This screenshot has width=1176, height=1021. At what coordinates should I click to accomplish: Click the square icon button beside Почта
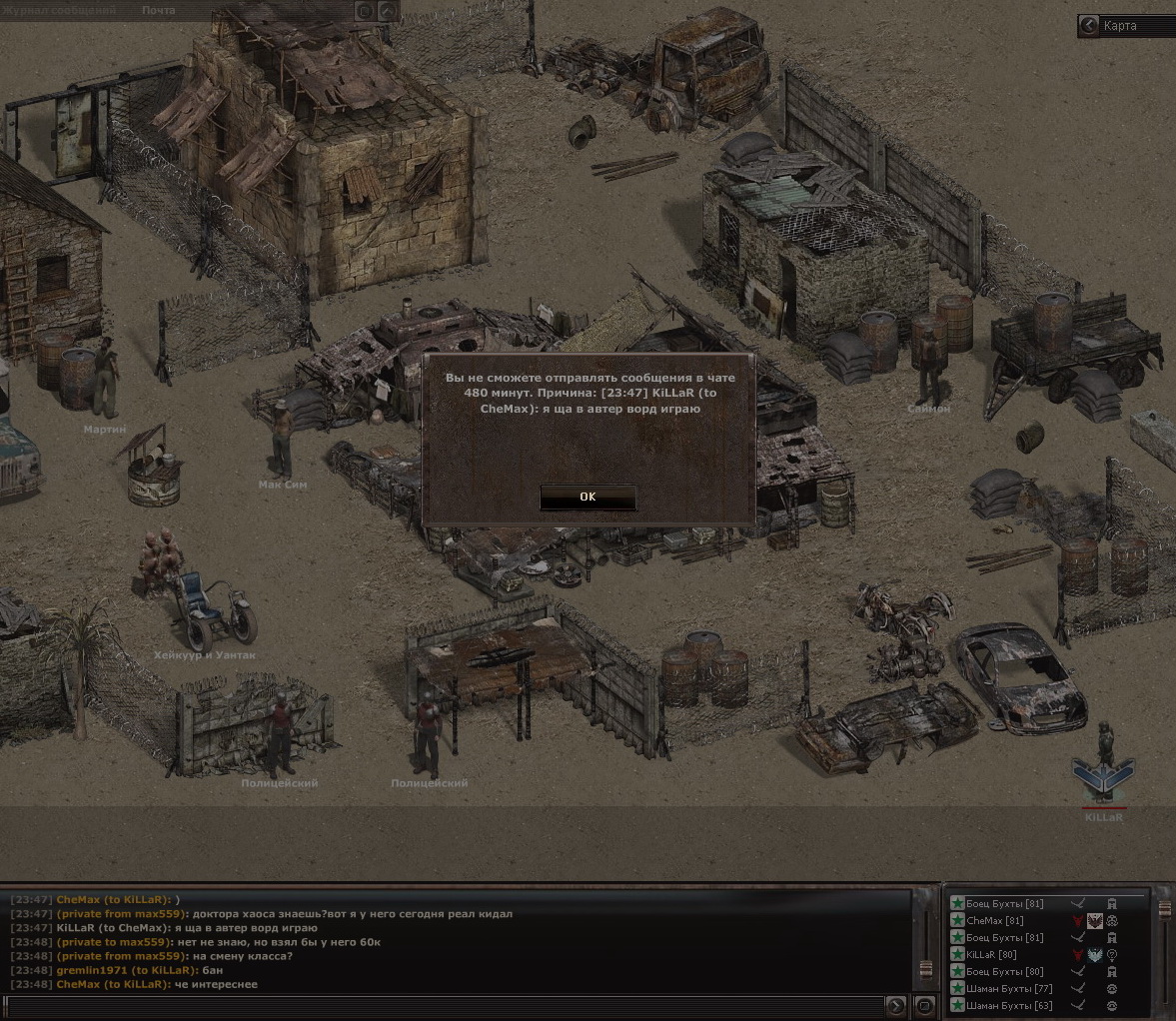365,11
